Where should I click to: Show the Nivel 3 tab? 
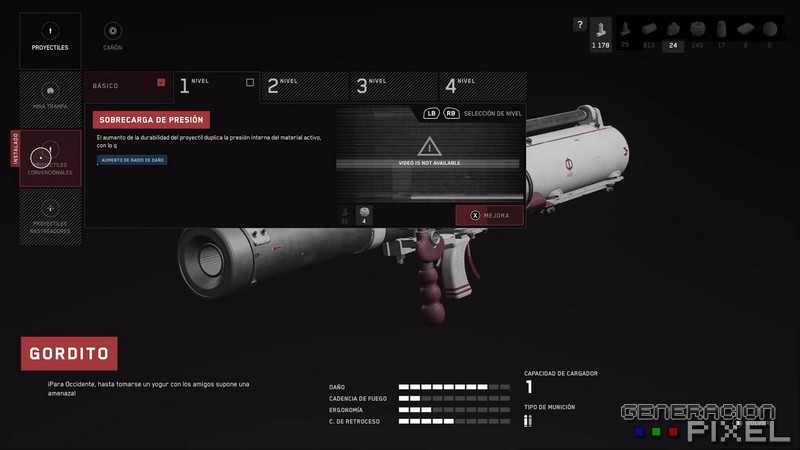[x=392, y=86]
